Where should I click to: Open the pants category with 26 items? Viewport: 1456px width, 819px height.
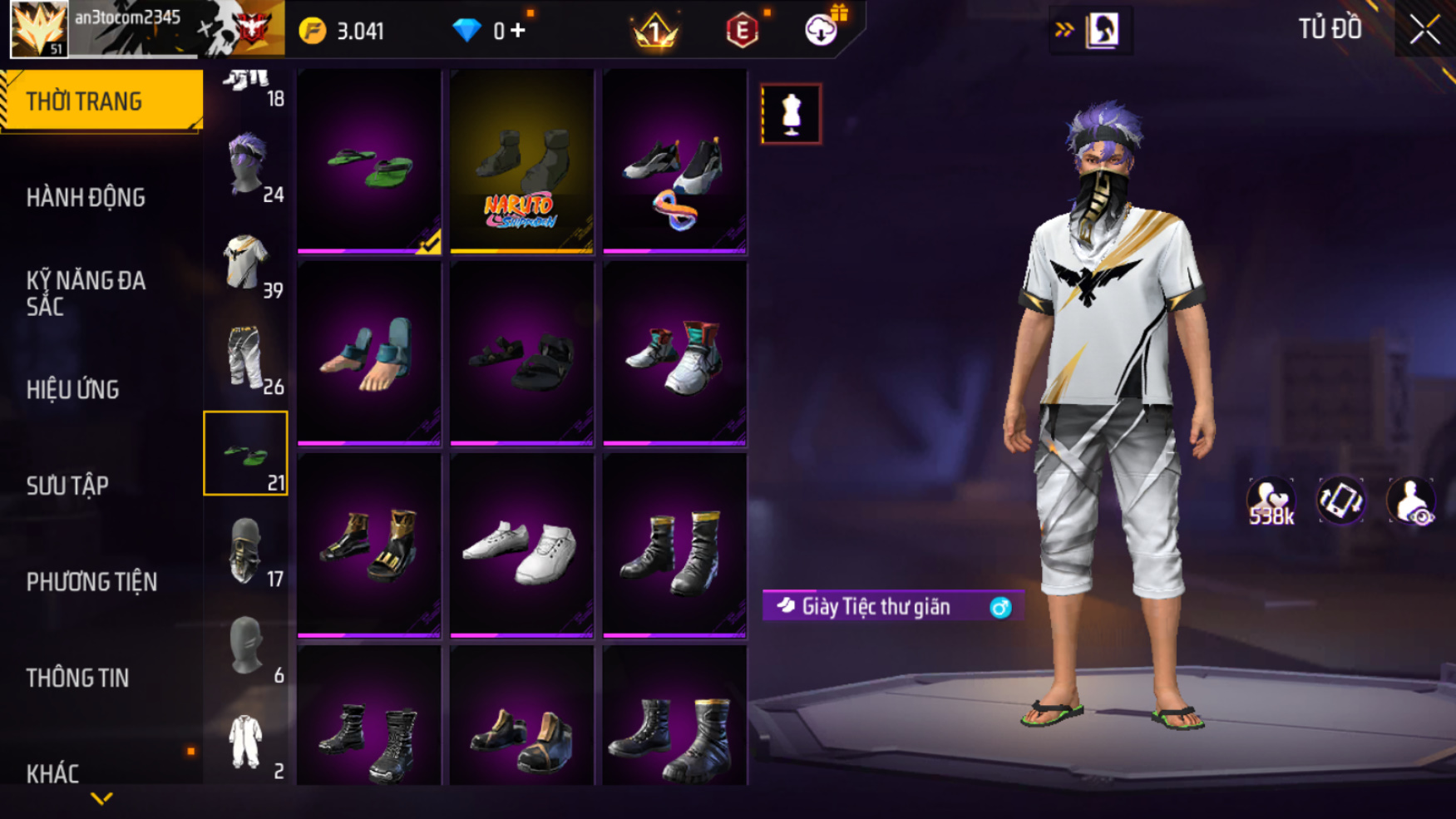pos(246,359)
